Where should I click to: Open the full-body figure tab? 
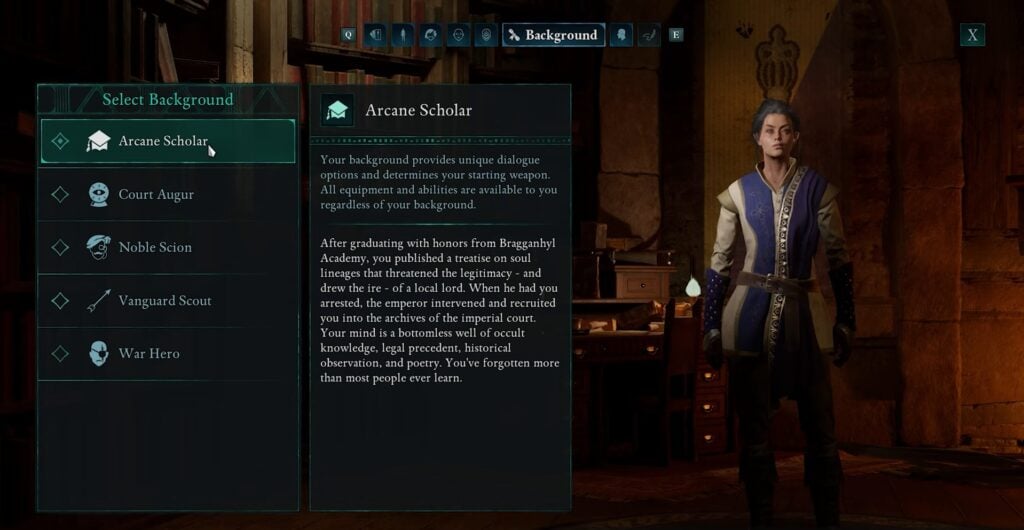(403, 35)
